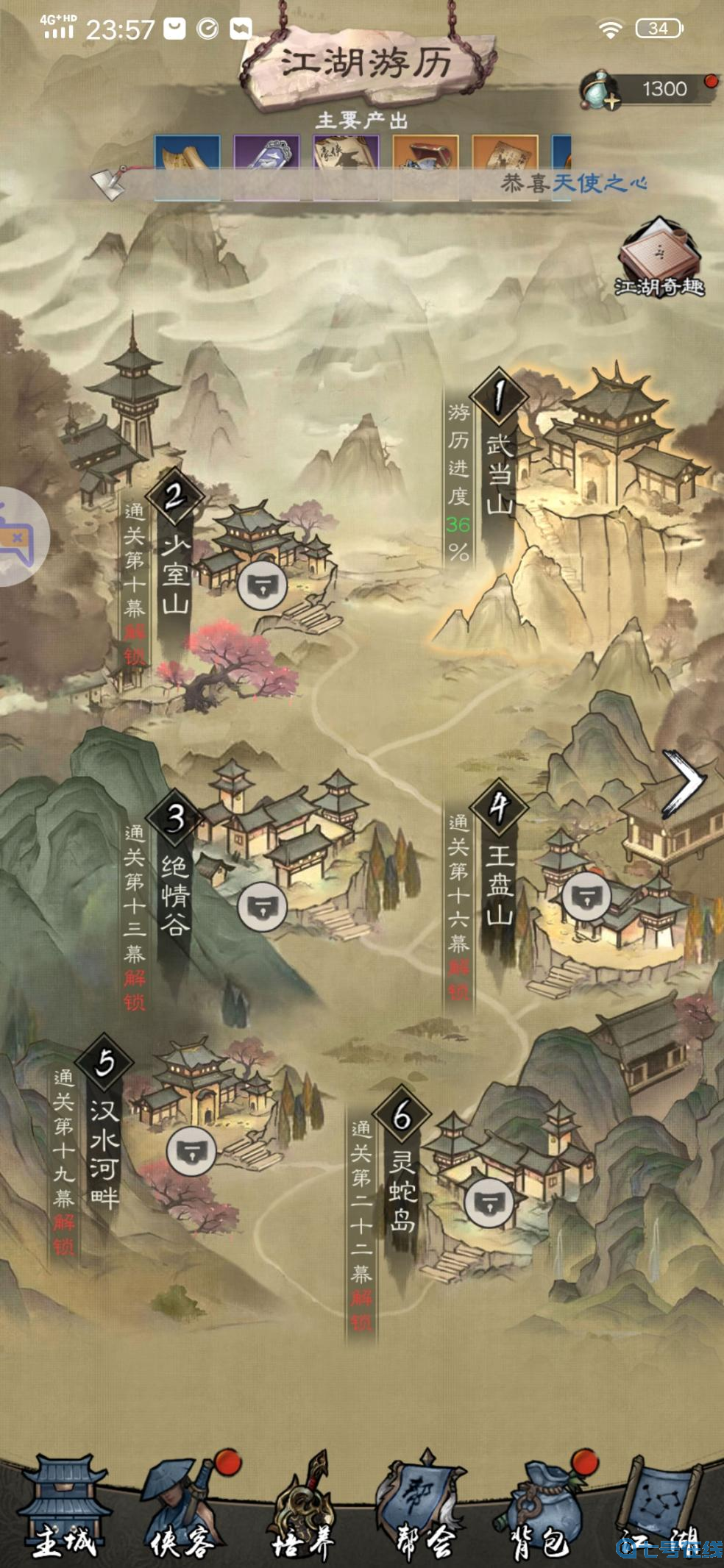Go to the next map page arrow
This screenshot has height=1568, width=724.
(683, 783)
